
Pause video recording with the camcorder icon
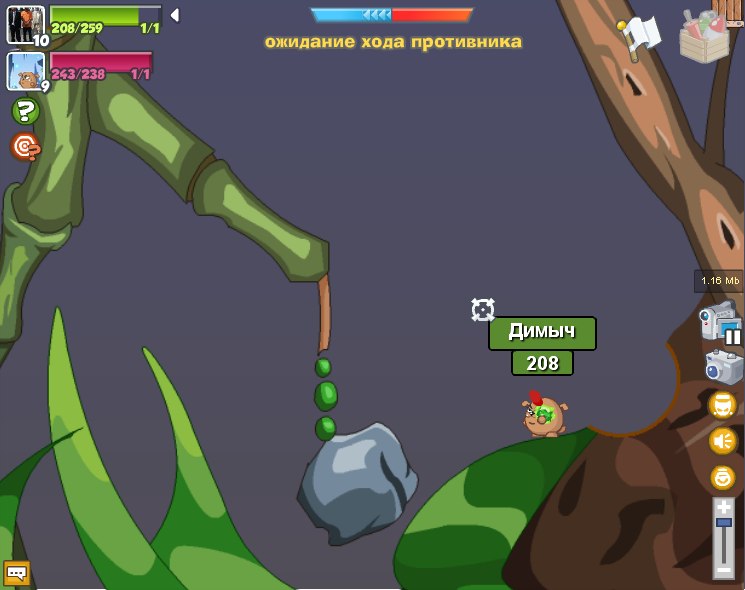(720, 322)
